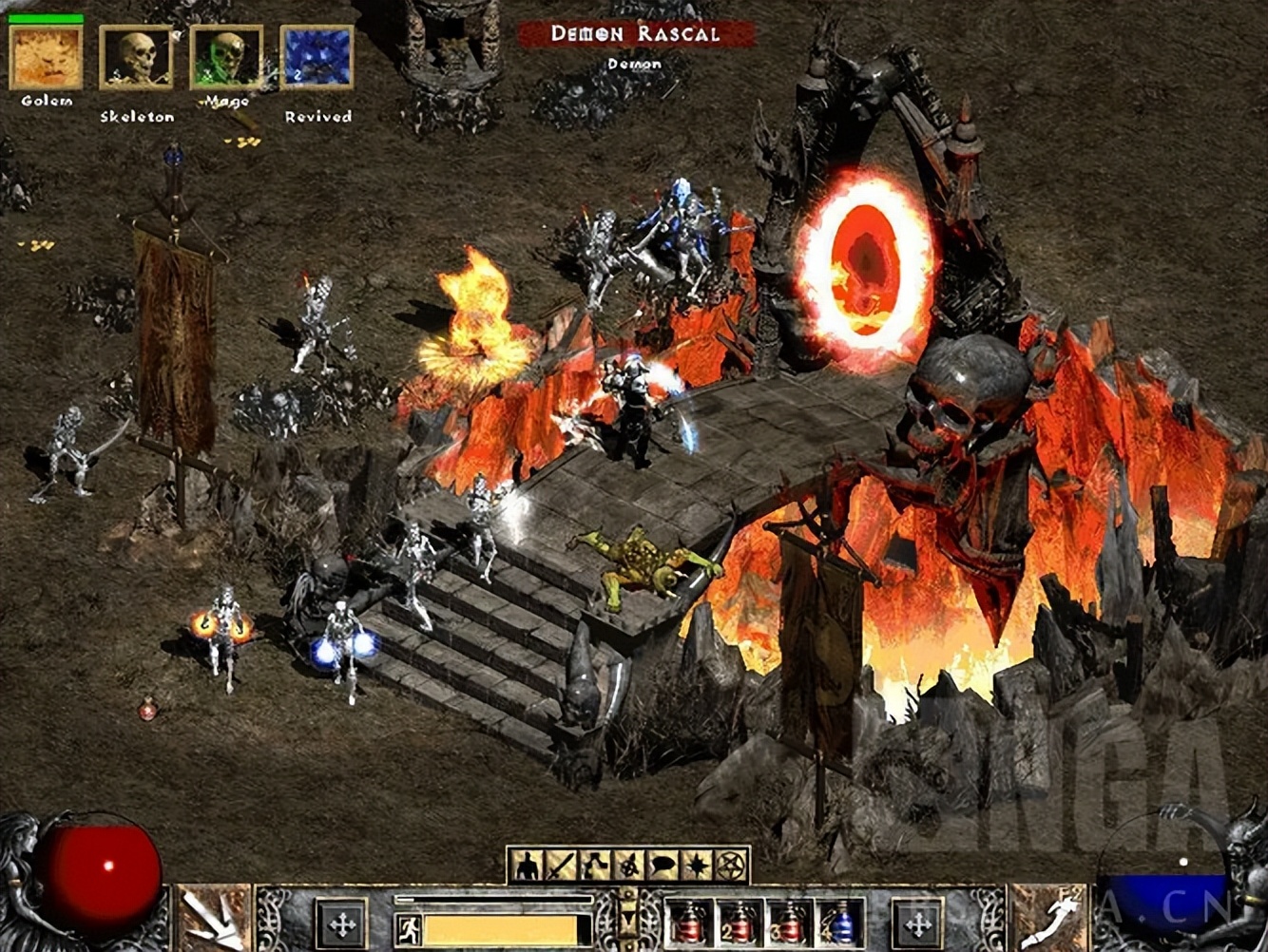Open the character screen silhouette icon

526,866
